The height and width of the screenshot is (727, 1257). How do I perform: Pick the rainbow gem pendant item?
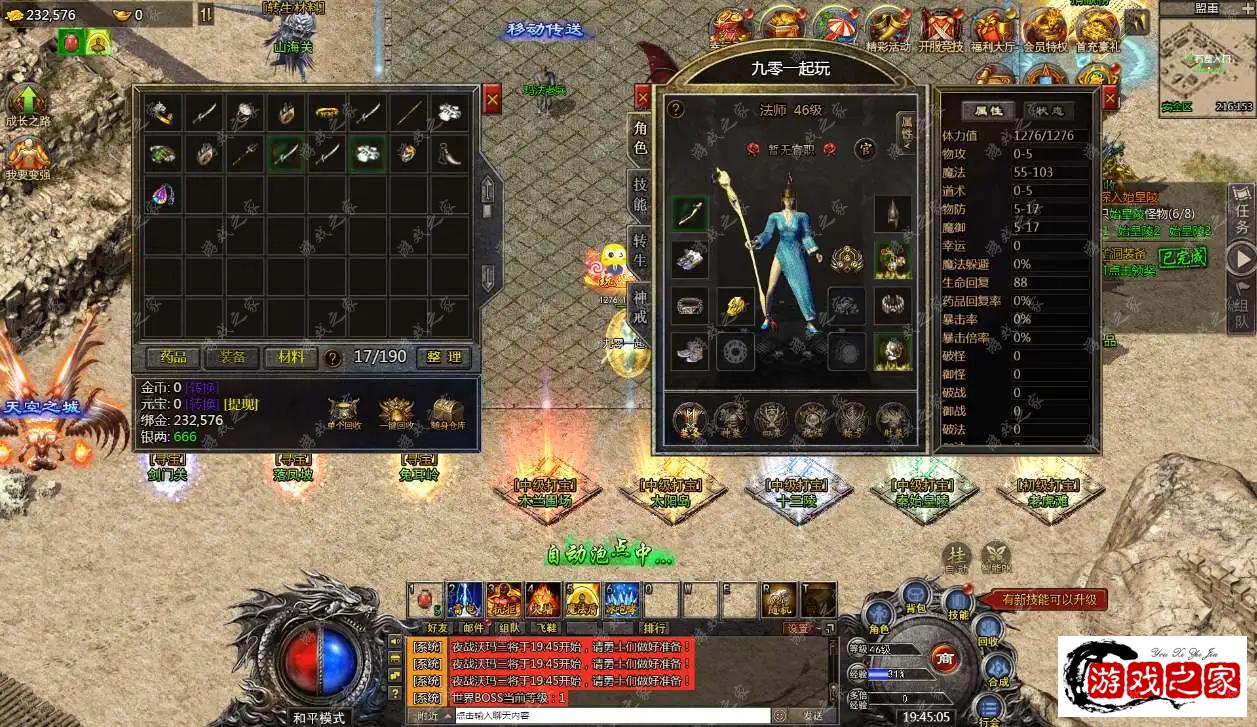pos(163,194)
